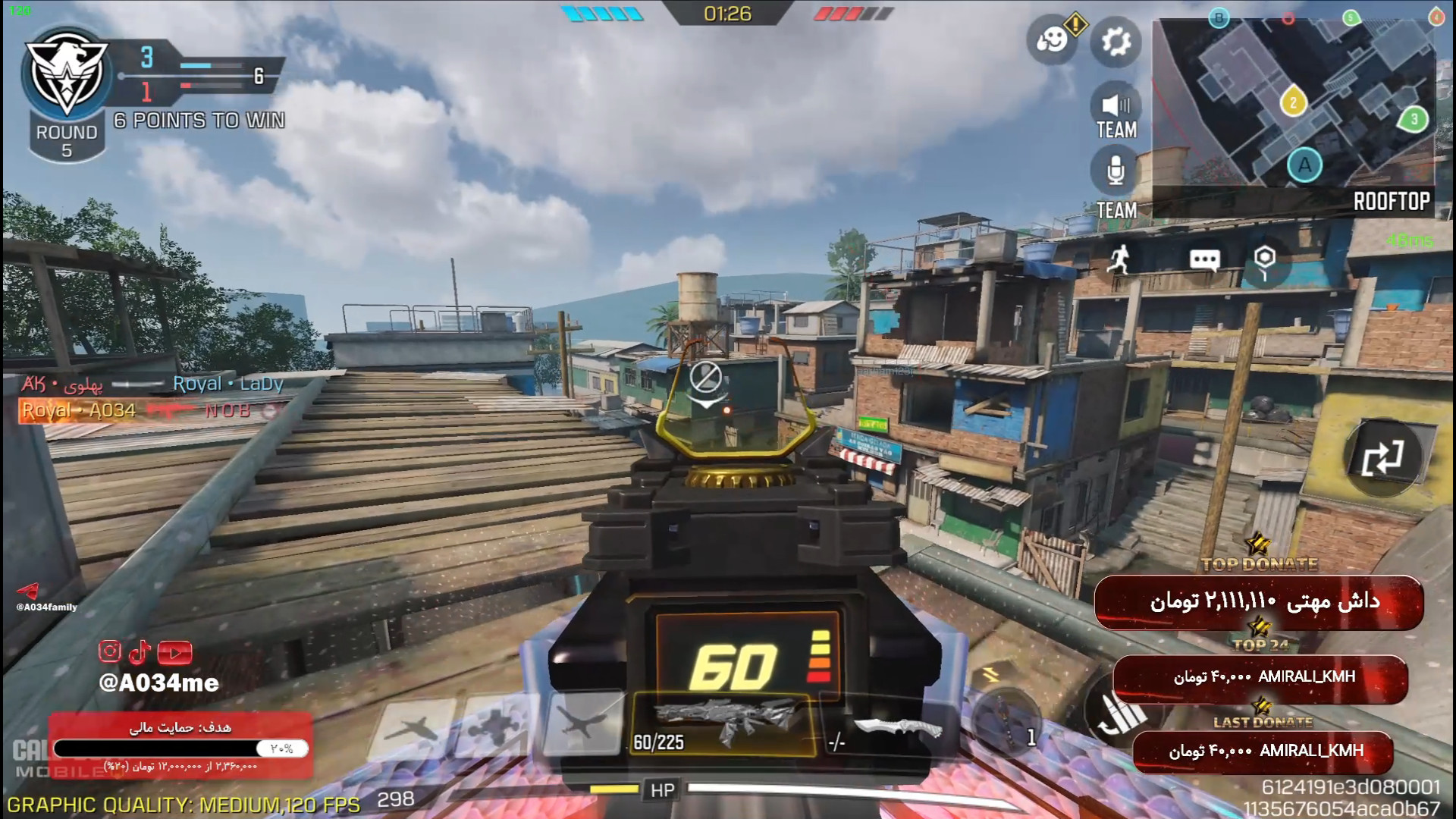Tap the running man sprint icon
This screenshot has height=819, width=1456.
click(x=1119, y=260)
